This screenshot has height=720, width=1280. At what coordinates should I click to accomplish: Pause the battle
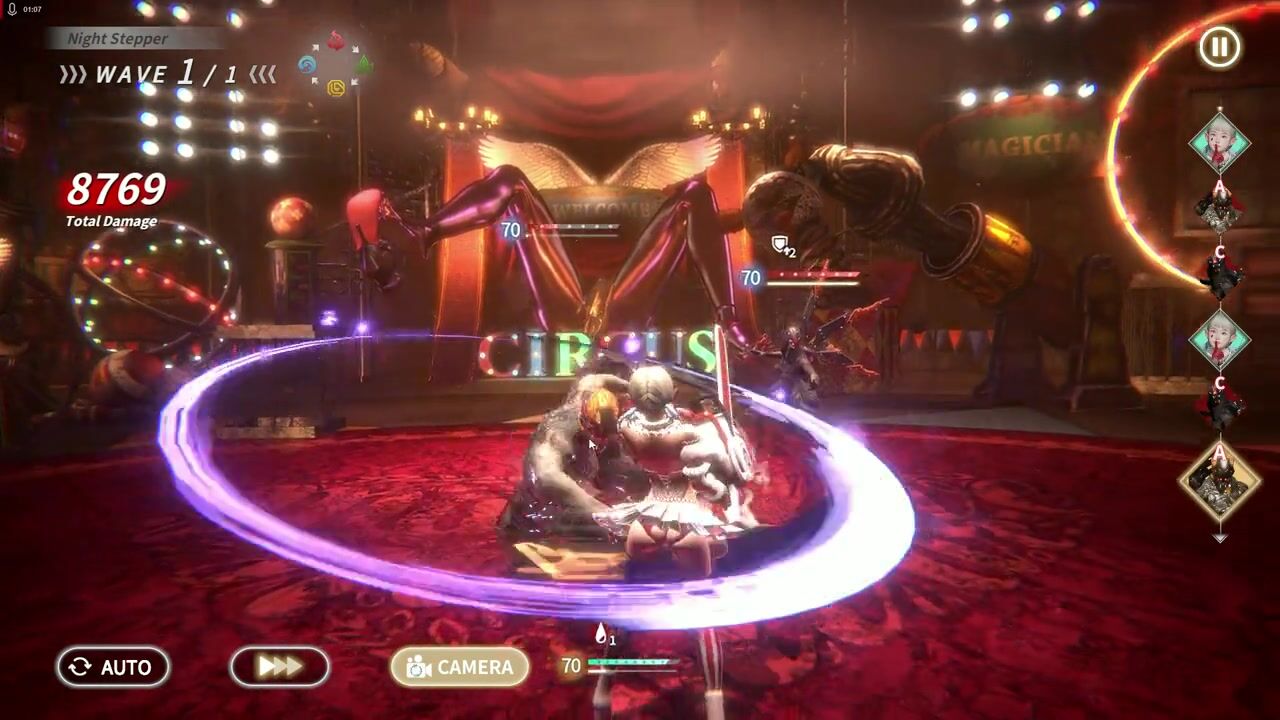[x=1219, y=47]
